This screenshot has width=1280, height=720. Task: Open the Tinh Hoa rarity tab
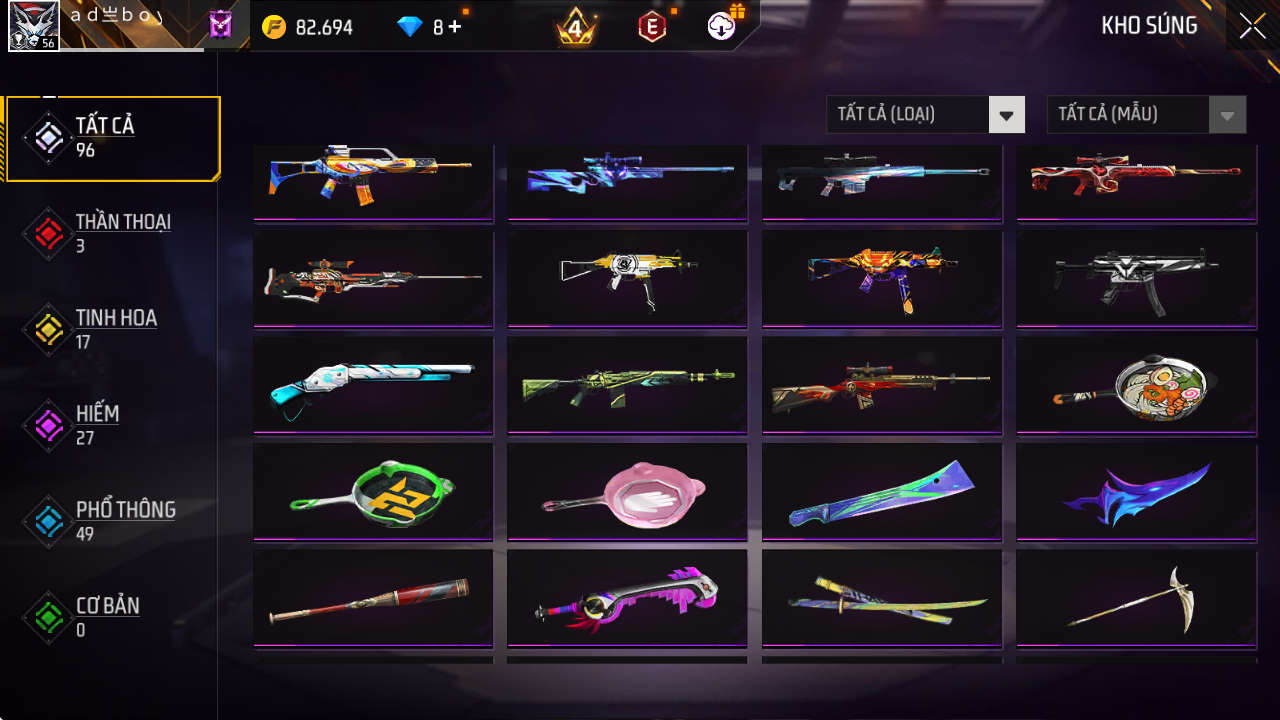(112, 329)
